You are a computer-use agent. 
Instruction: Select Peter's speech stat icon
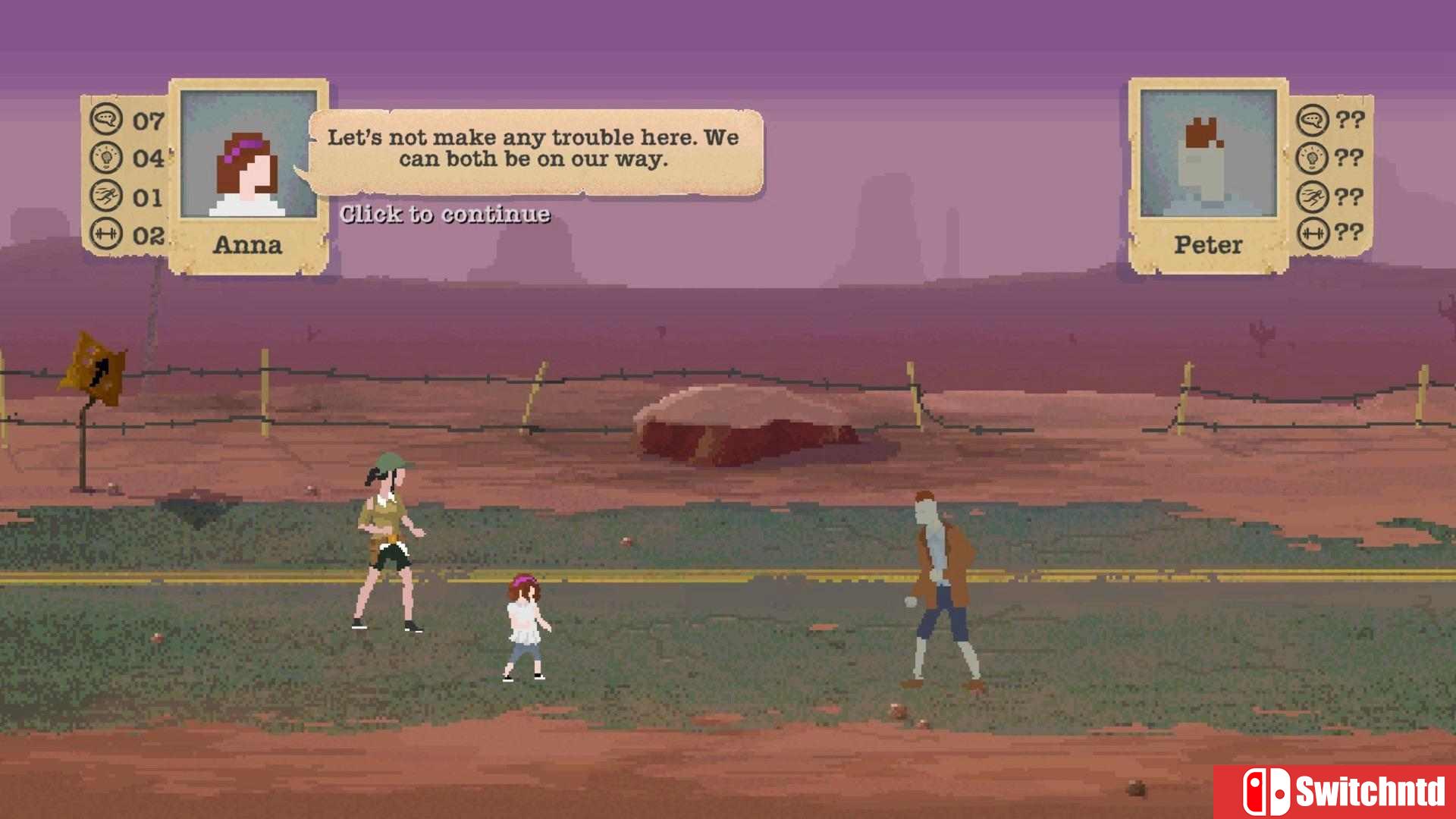[x=1313, y=119]
